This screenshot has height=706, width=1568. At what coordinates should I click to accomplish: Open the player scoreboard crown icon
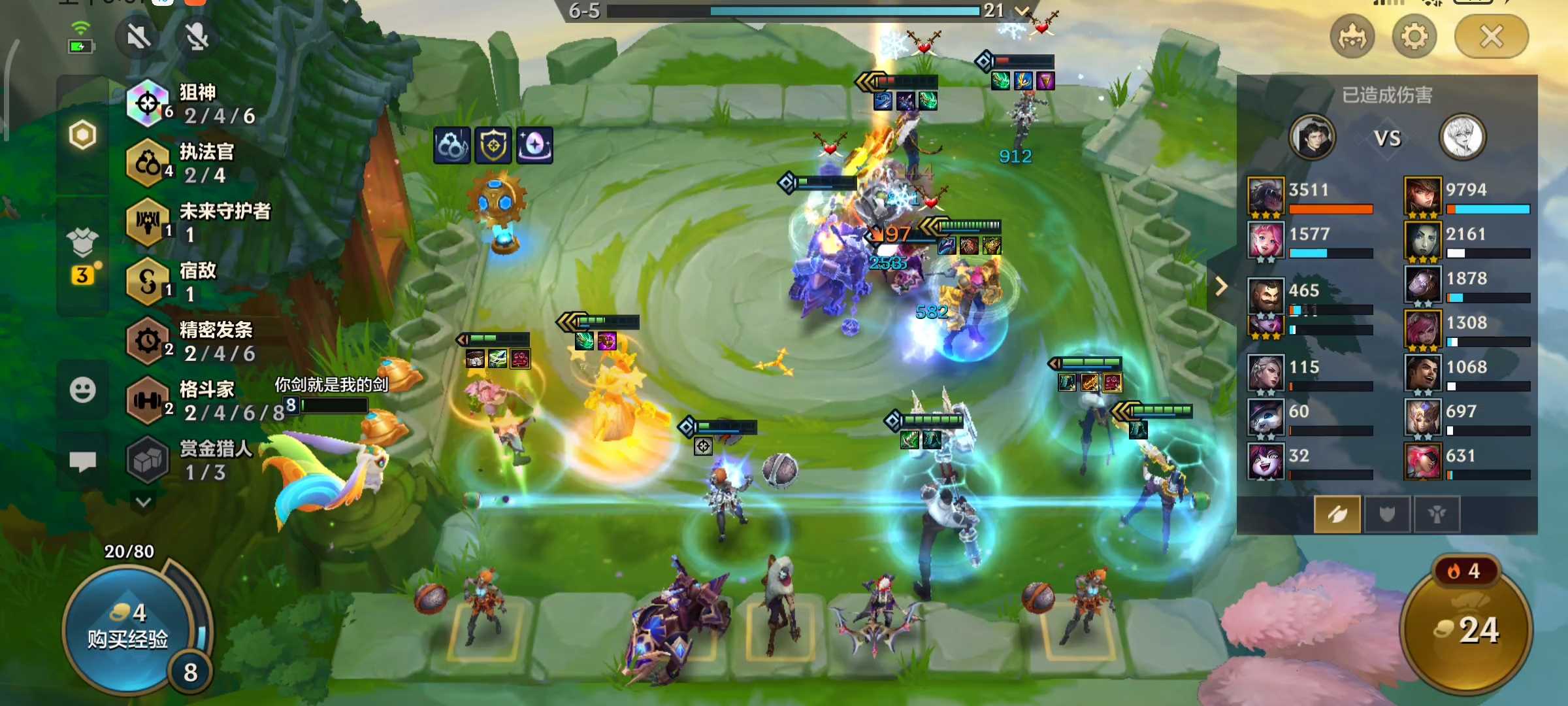[1352, 37]
